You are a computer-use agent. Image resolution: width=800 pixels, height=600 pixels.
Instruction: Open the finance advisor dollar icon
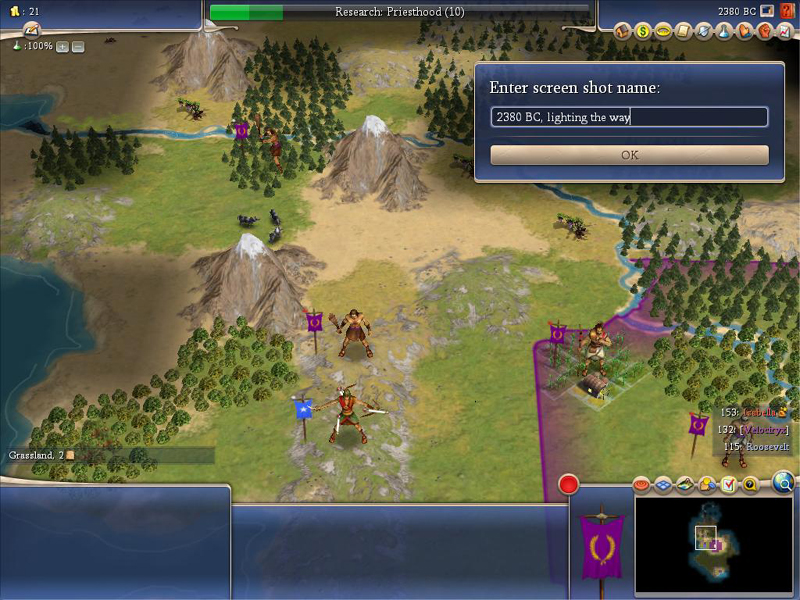[x=643, y=31]
